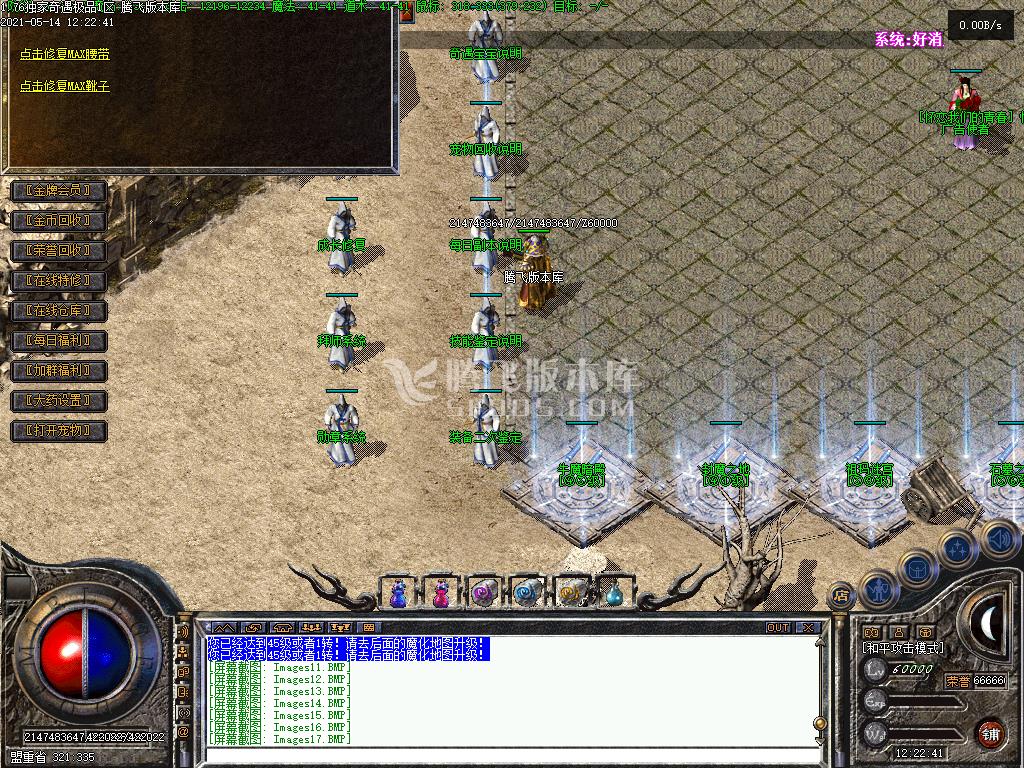Open the 金牌会员 menu button
The height and width of the screenshot is (768, 1024).
58,191
